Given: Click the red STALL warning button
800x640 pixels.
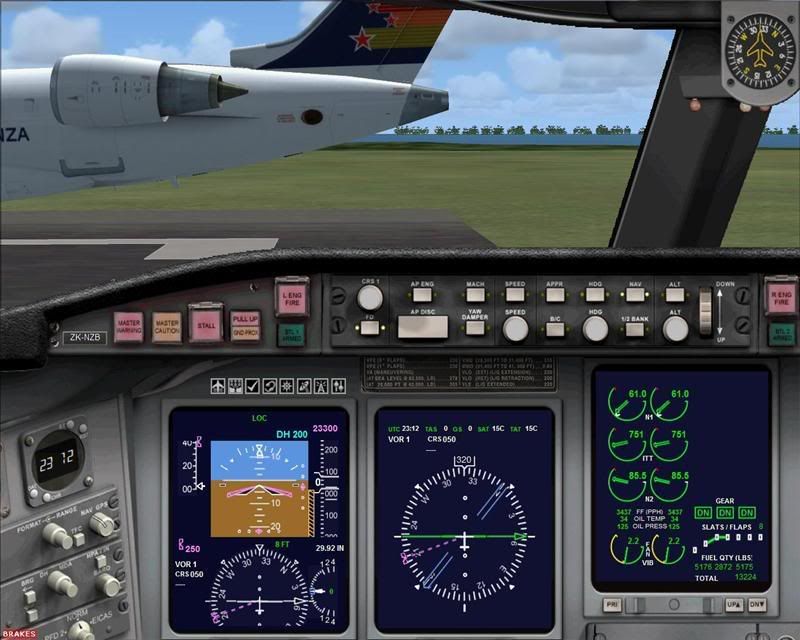Looking at the screenshot, I should pos(204,323).
